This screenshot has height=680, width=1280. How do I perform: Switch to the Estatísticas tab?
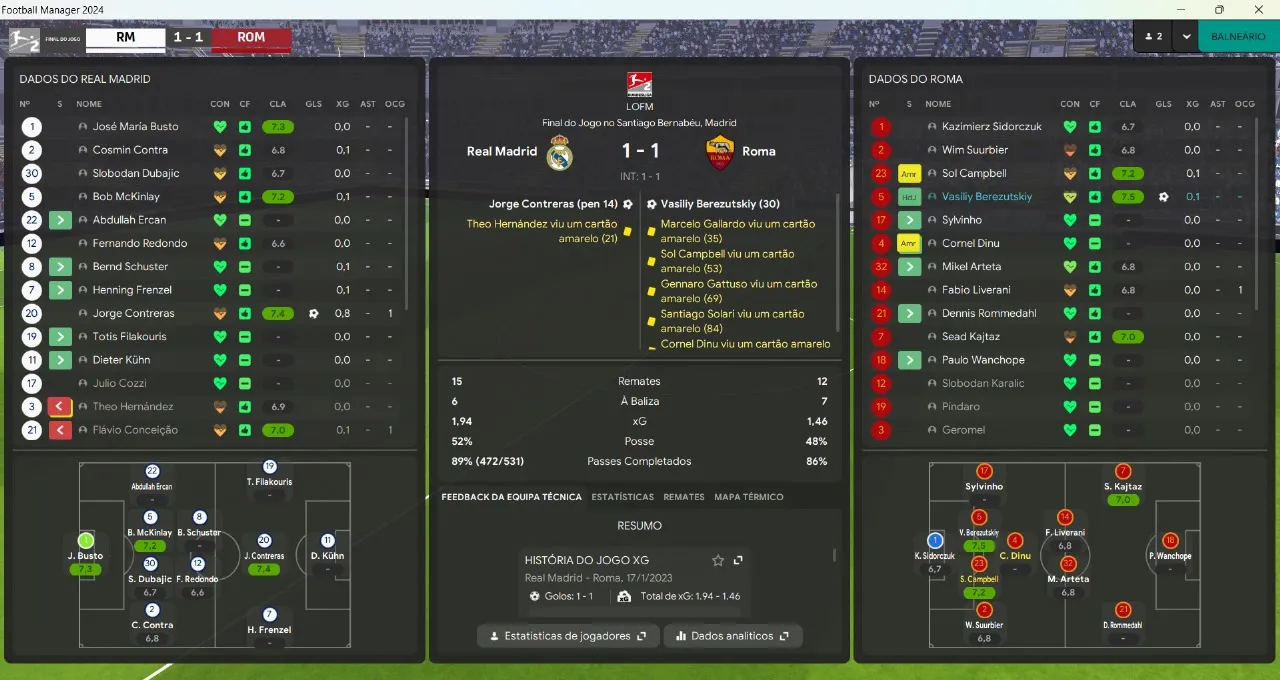(622, 497)
